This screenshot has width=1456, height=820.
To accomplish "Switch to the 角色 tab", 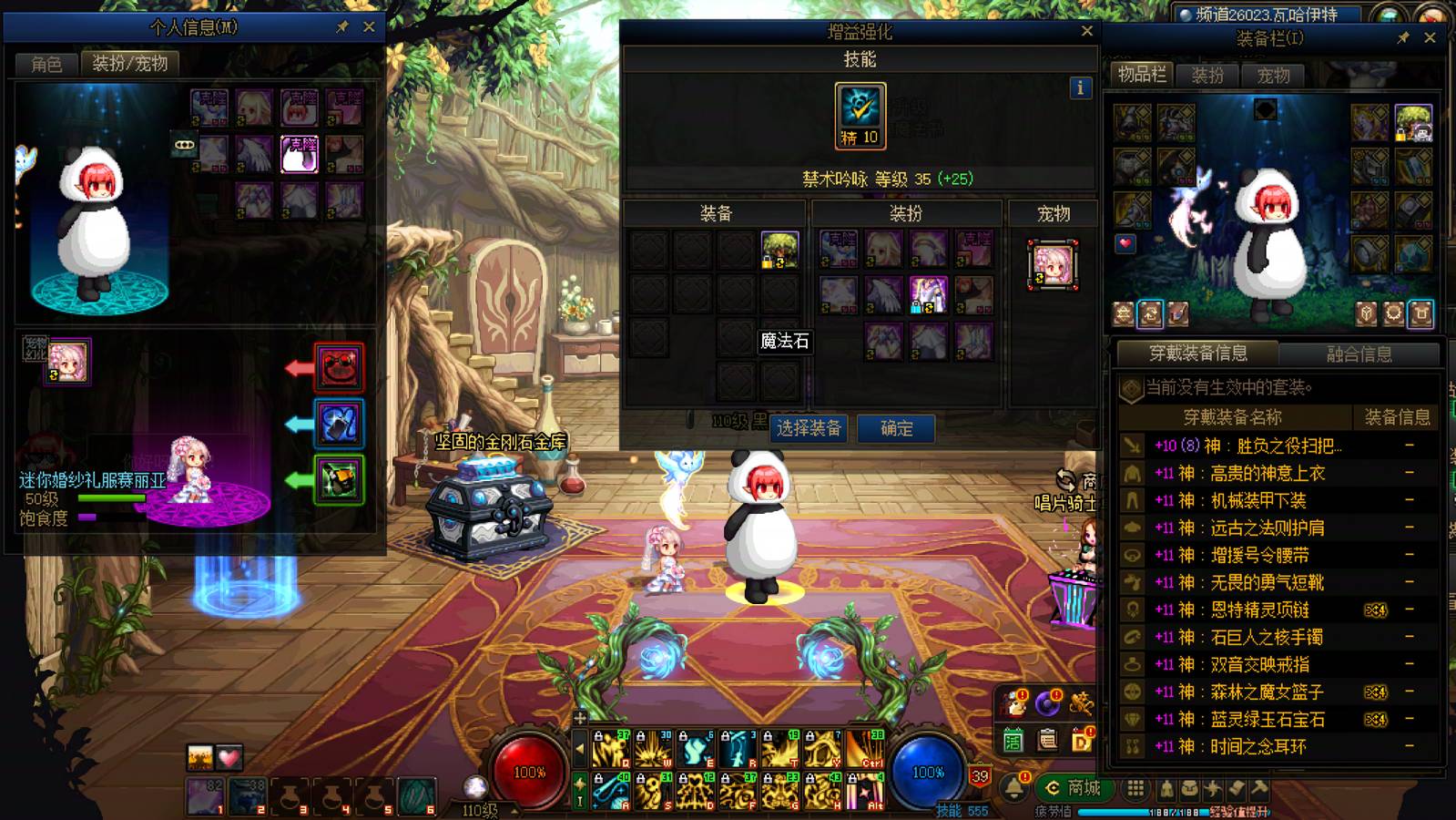I will click(x=46, y=64).
